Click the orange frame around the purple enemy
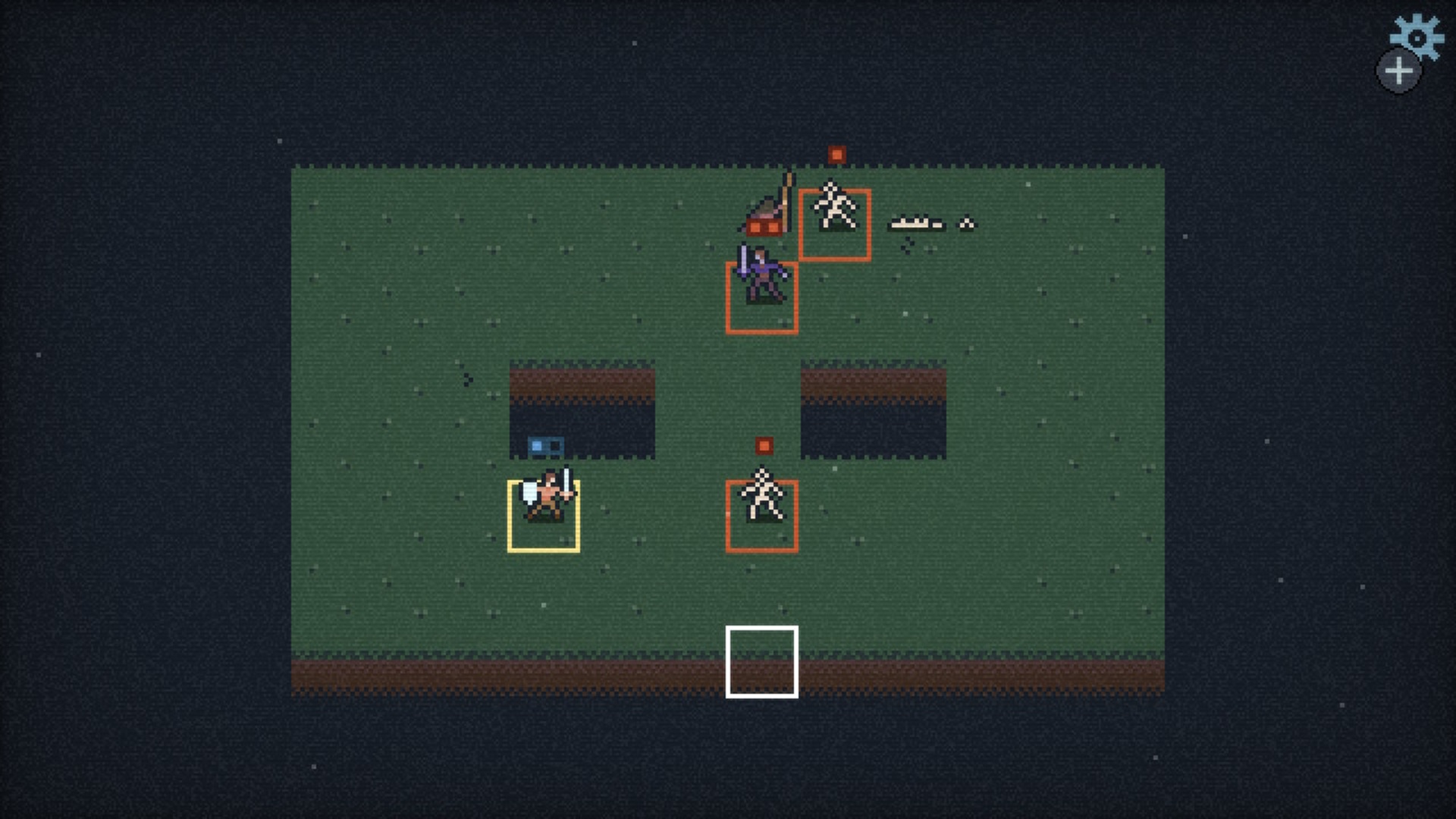This screenshot has width=1456, height=819. click(x=761, y=297)
